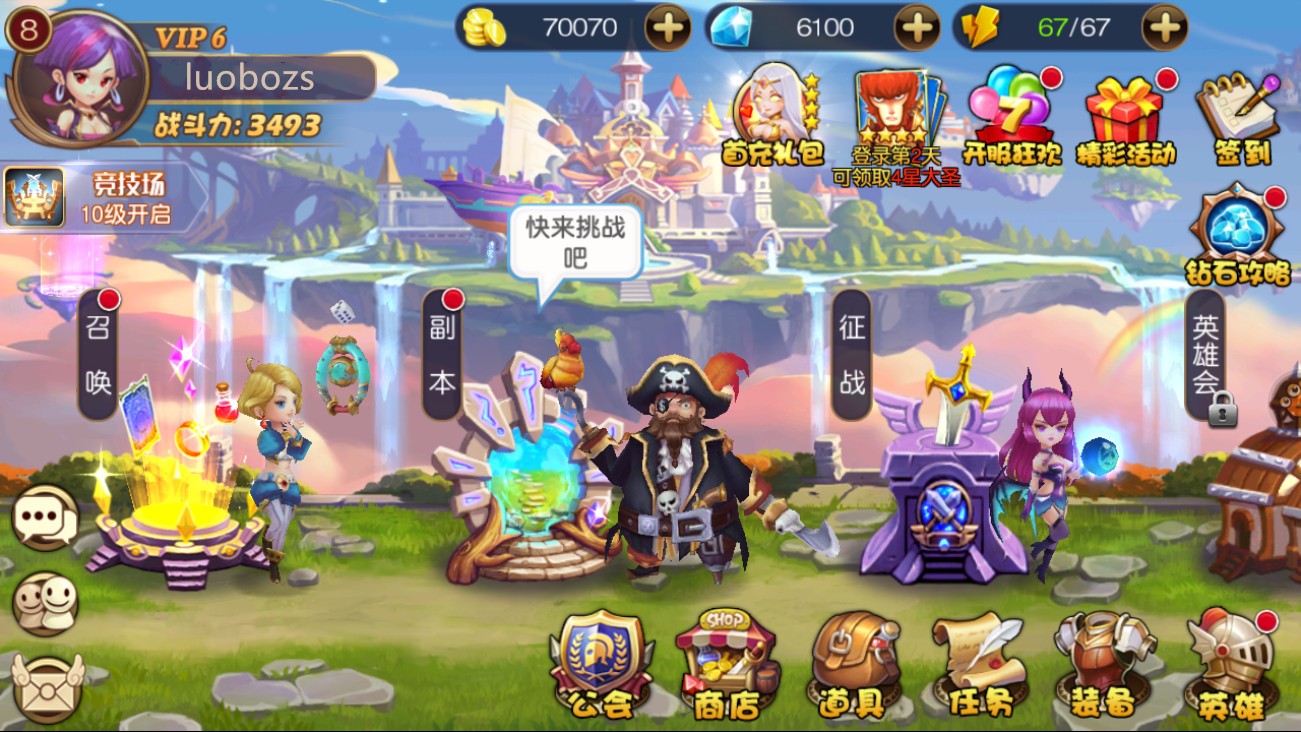1301x732 pixels.
Task: Select the 召唤 summon label
Action: point(98,354)
